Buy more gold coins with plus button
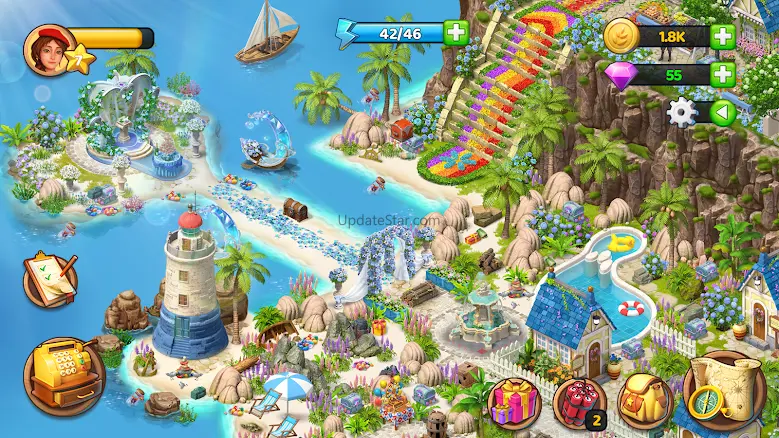 722,38
